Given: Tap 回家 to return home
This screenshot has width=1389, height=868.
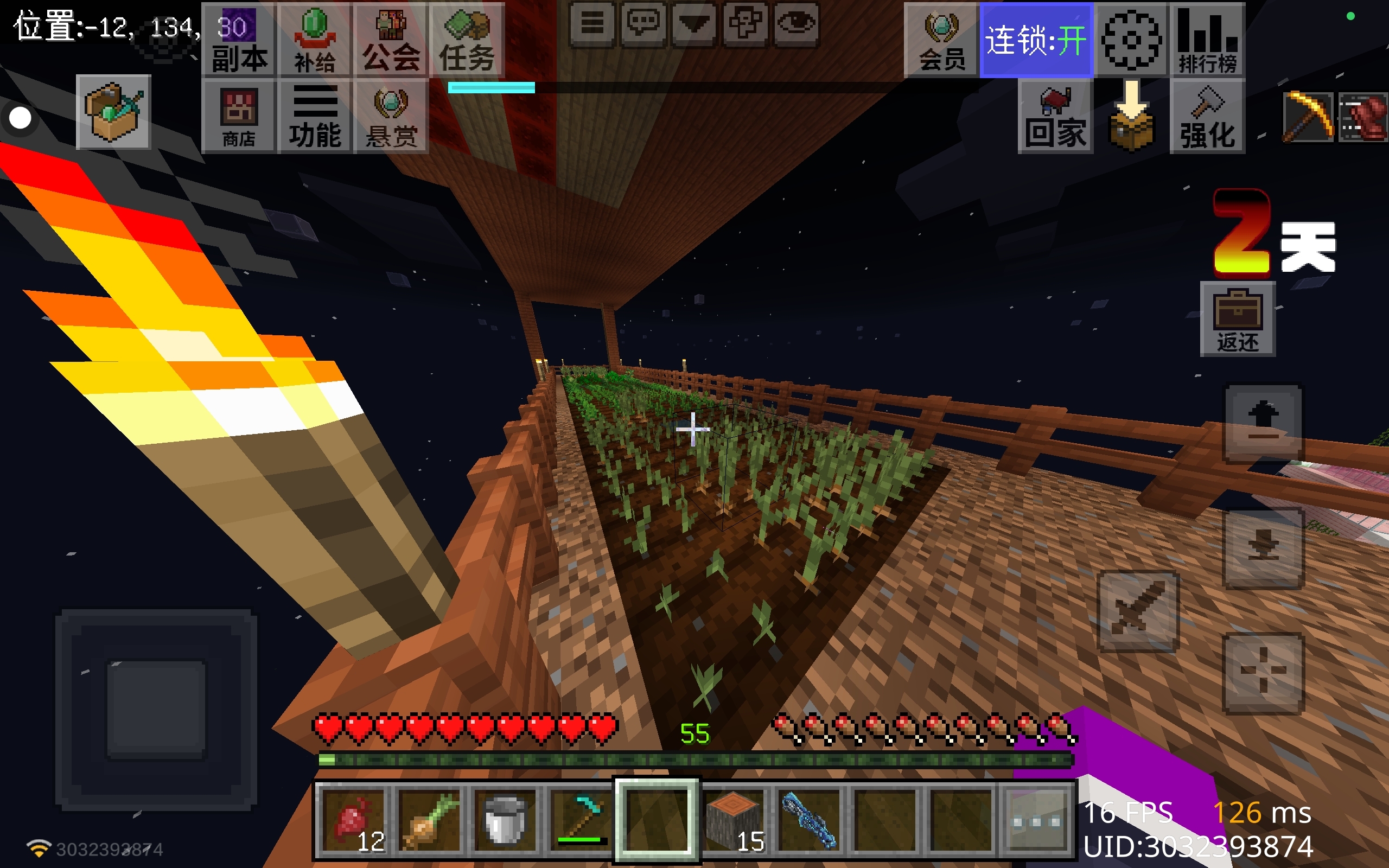Looking at the screenshot, I should (x=1055, y=117).
